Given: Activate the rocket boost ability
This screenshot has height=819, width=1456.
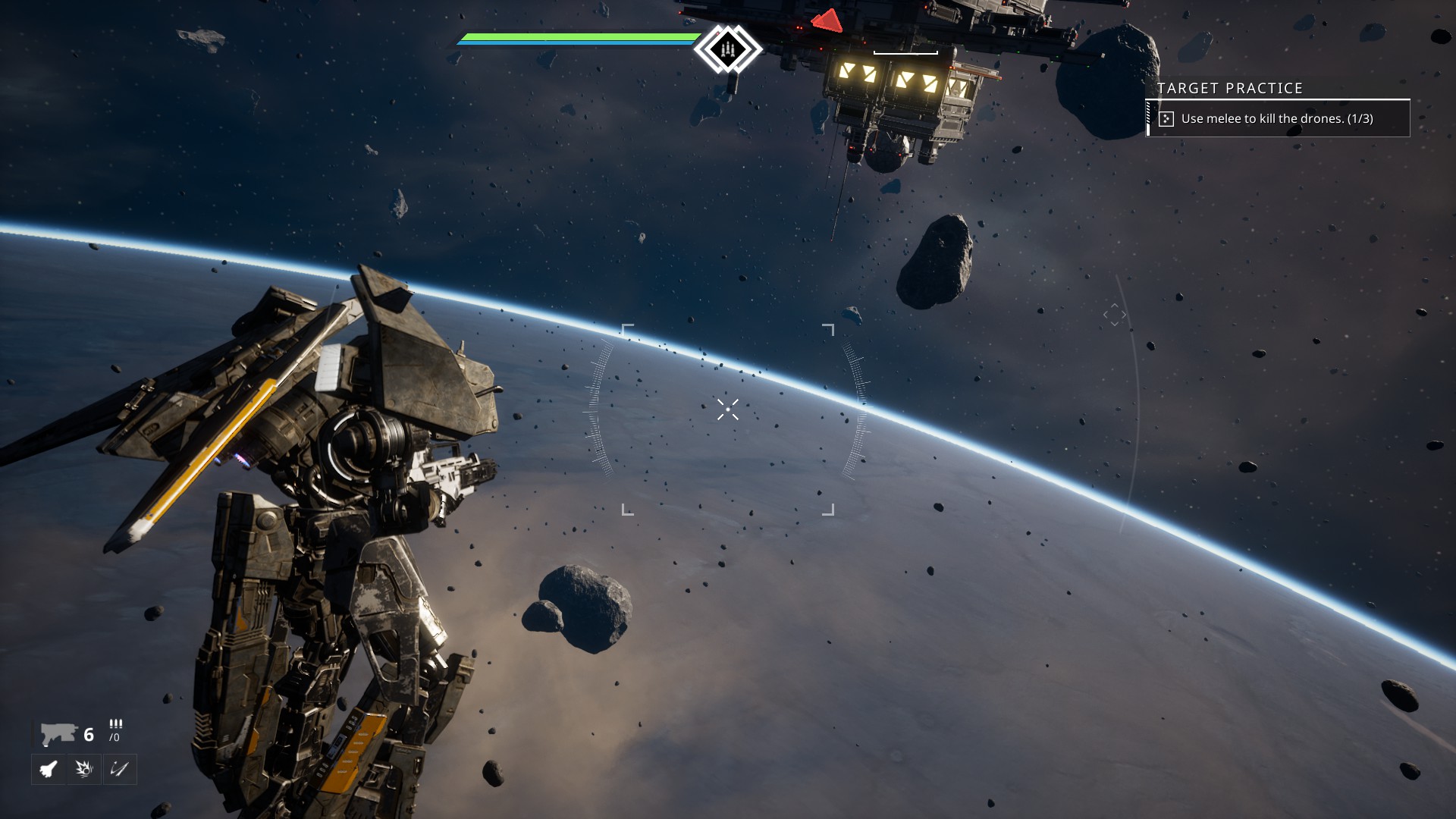Looking at the screenshot, I should (x=49, y=769).
